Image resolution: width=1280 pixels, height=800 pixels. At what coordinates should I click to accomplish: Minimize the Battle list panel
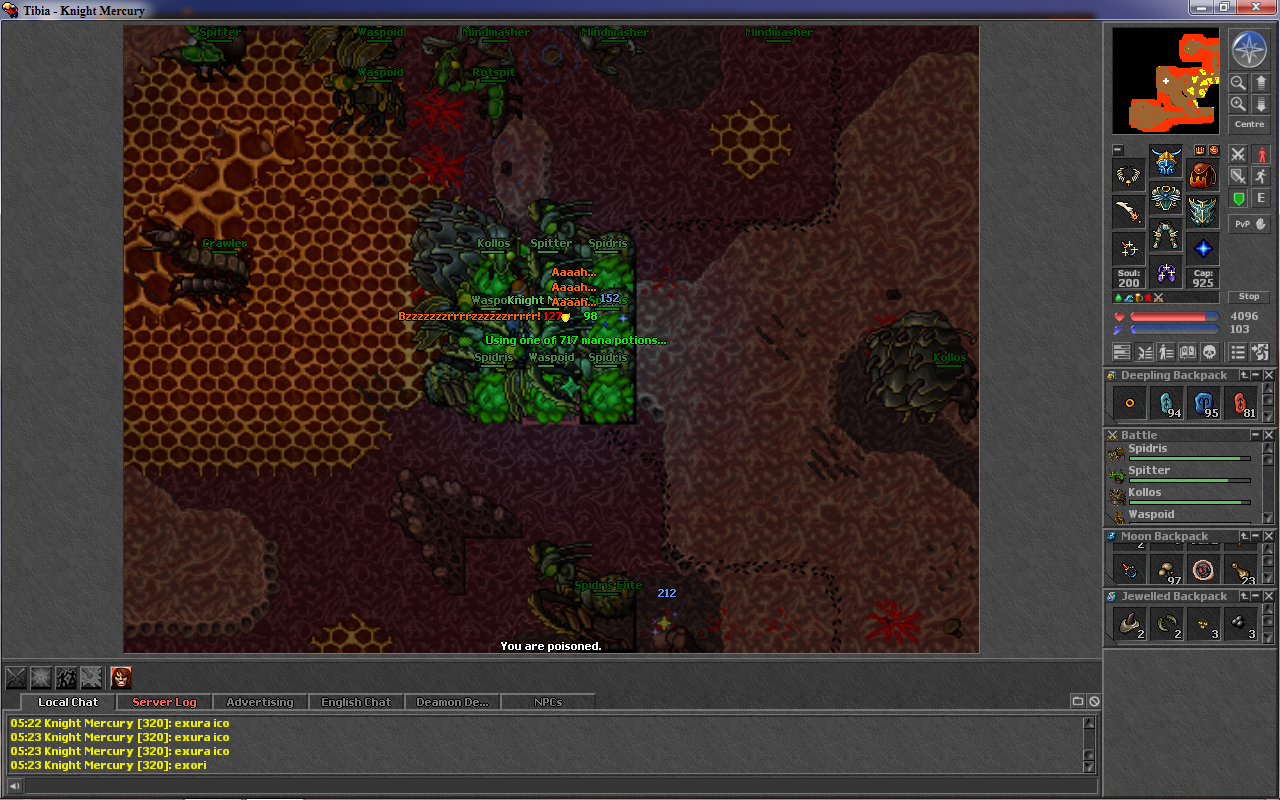pyautogui.click(x=1256, y=435)
